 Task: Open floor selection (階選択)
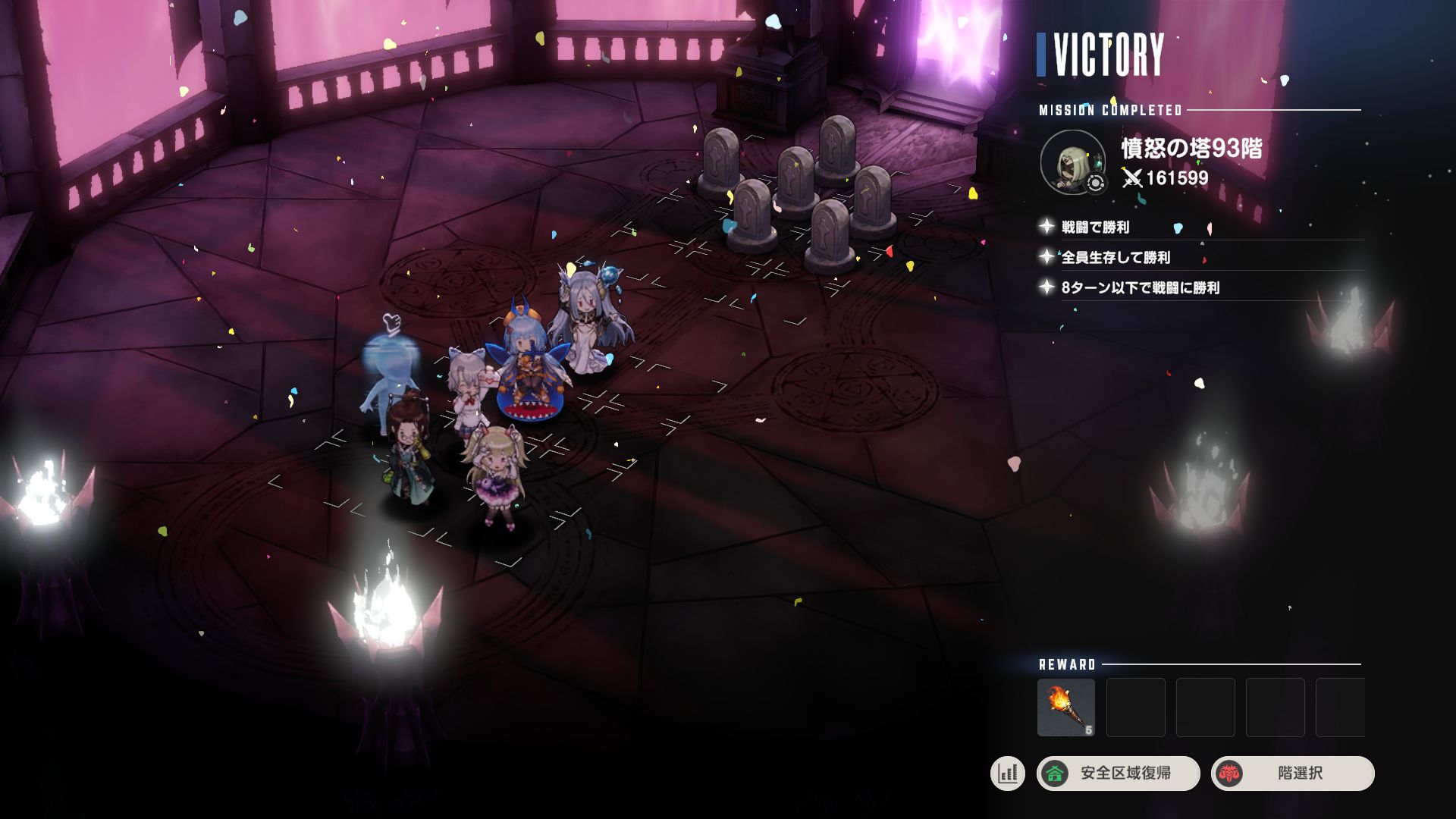pos(1292,773)
